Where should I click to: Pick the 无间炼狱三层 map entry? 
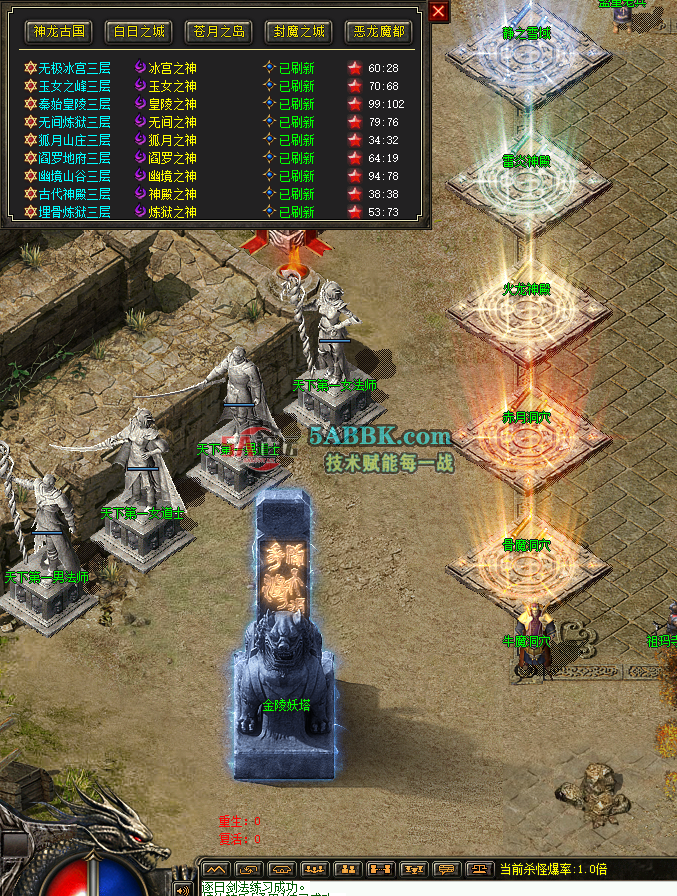[74, 122]
